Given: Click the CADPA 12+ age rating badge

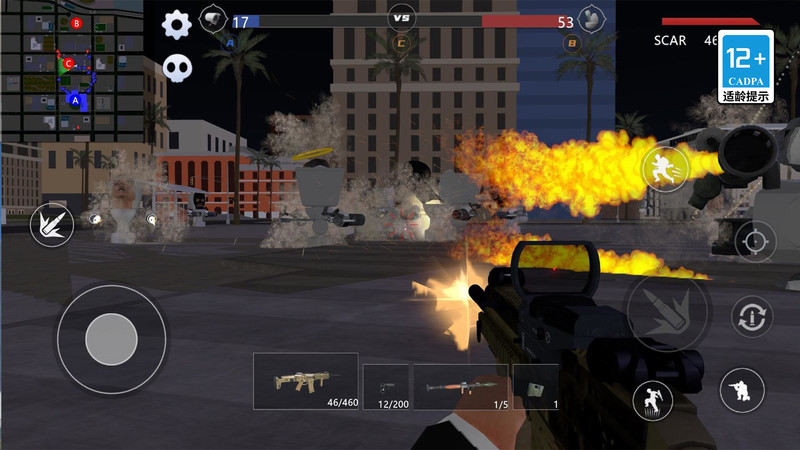Looking at the screenshot, I should pos(747,67).
